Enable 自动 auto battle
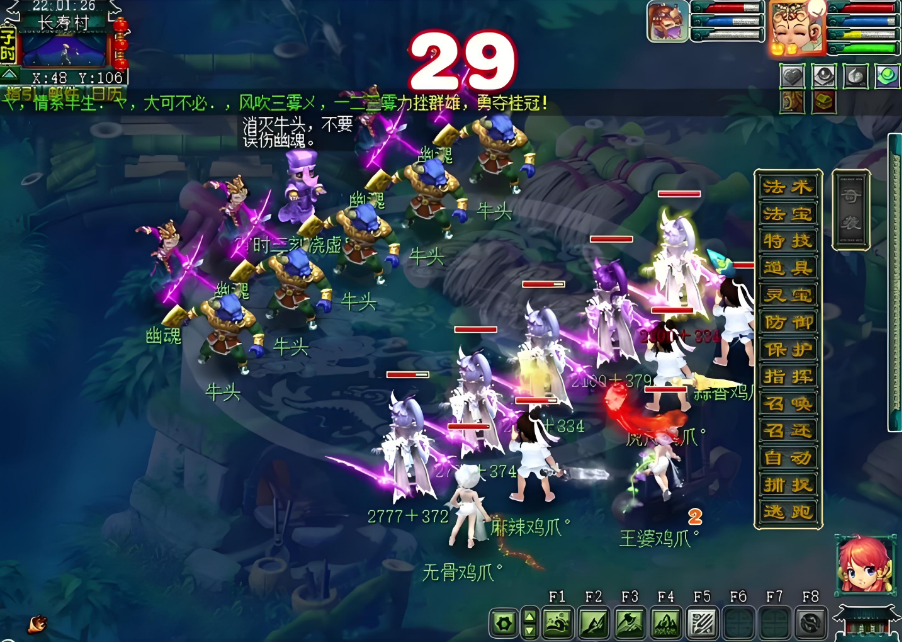Image resolution: width=902 pixels, height=642 pixels. point(789,458)
